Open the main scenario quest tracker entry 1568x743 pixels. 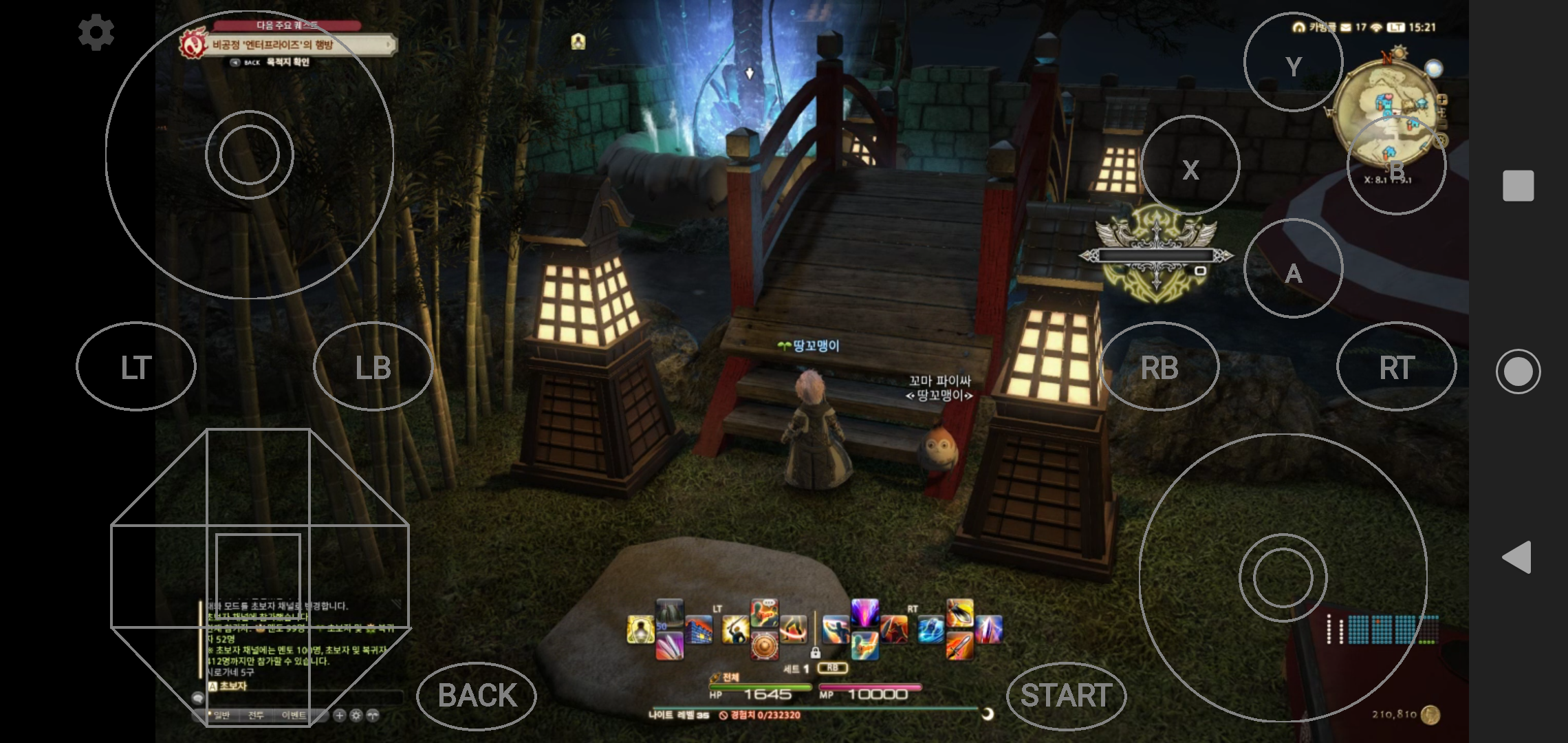pyautogui.click(x=289, y=45)
